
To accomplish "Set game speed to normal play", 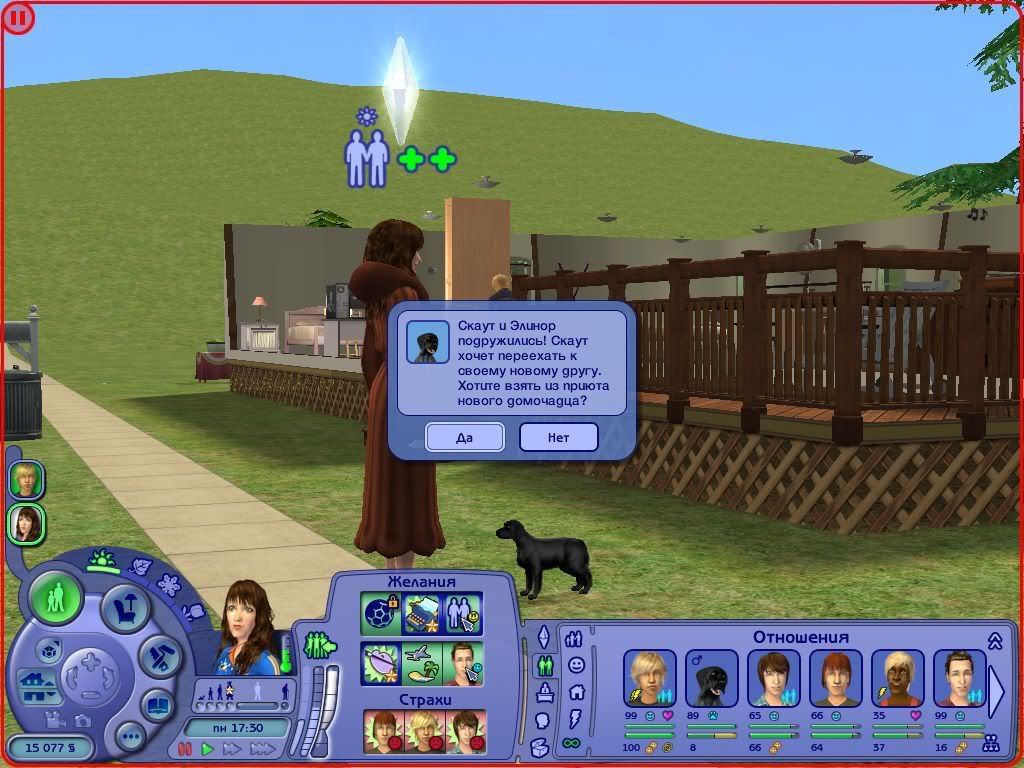I will coord(208,748).
